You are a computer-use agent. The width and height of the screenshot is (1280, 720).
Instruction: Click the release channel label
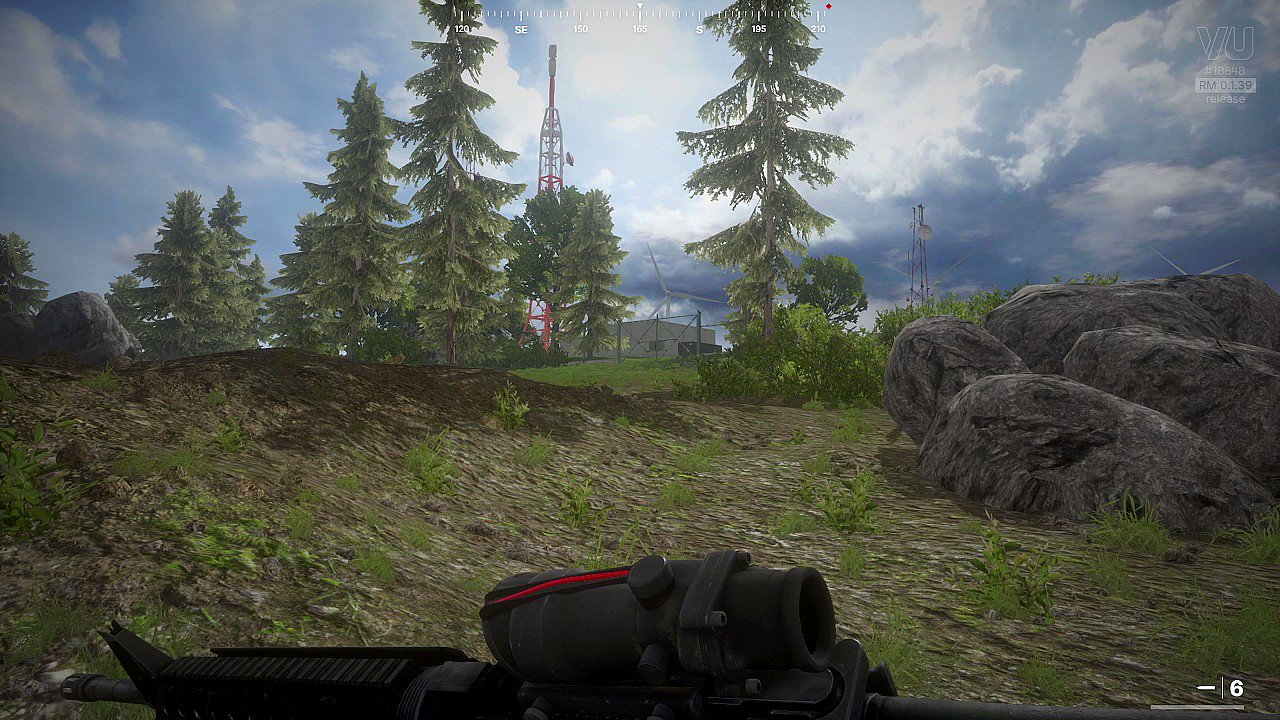(x=1225, y=100)
